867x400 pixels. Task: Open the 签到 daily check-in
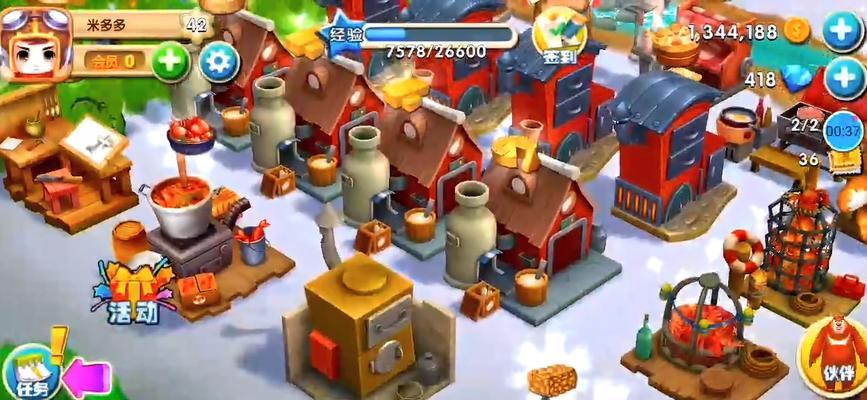(x=559, y=37)
